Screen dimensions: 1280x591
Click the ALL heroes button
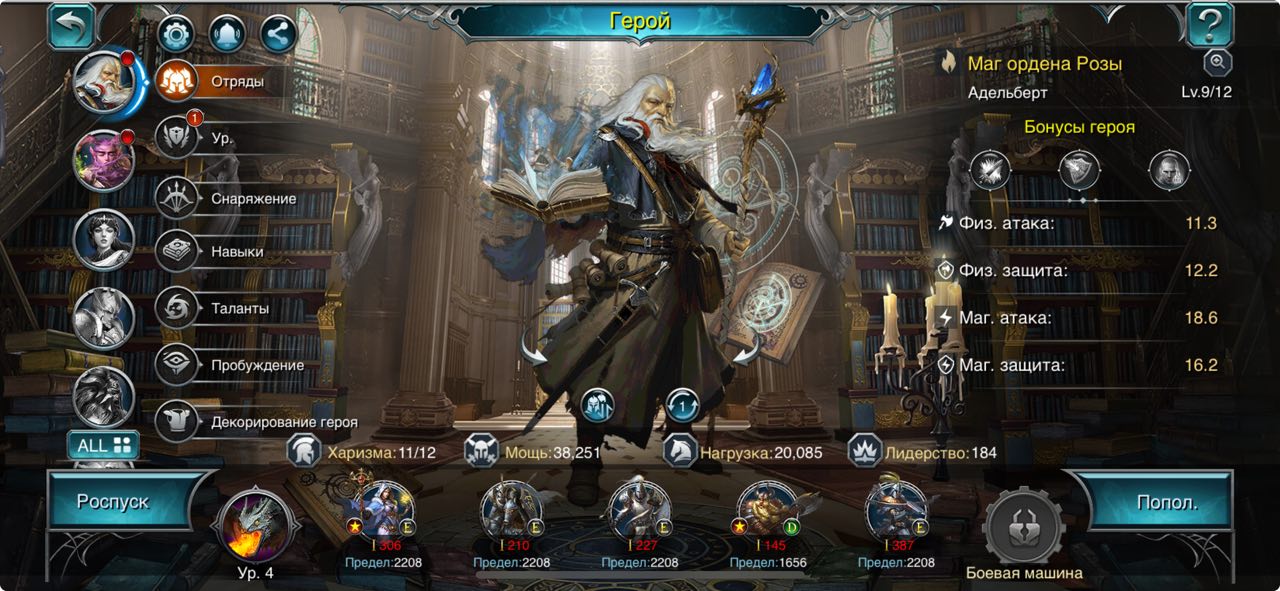pos(103,444)
